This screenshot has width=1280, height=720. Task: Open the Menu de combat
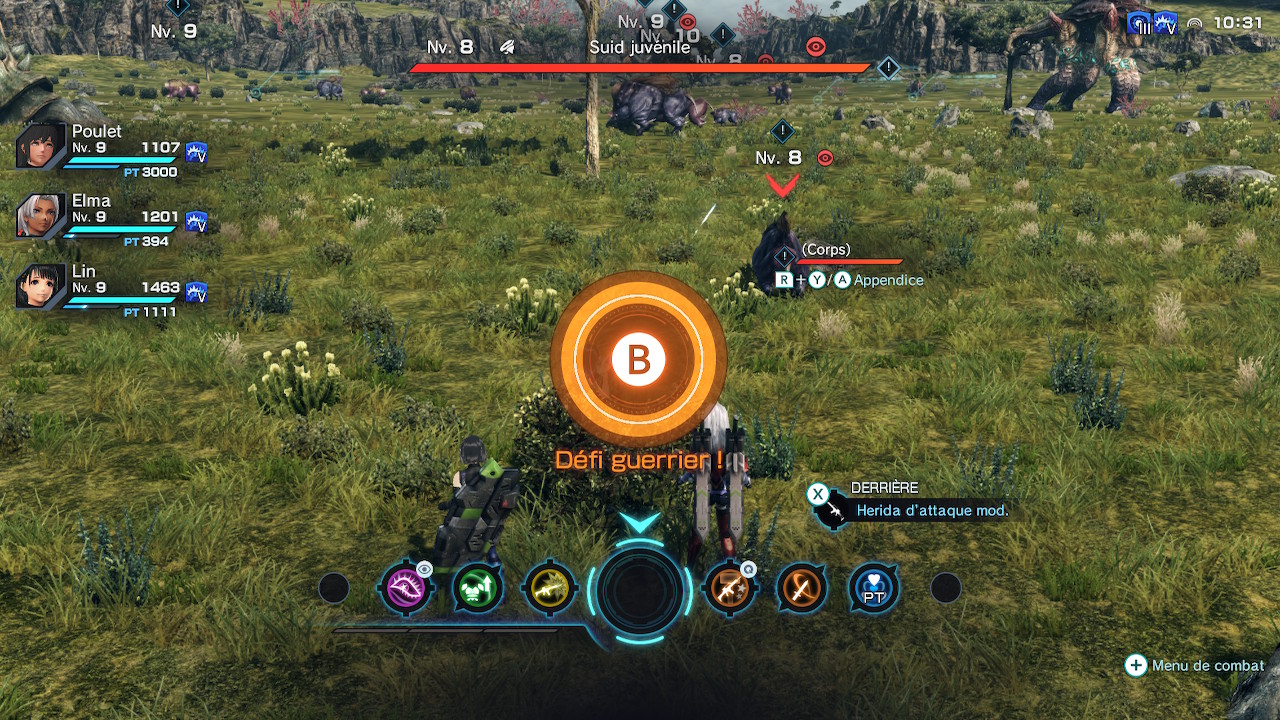click(x=1196, y=665)
